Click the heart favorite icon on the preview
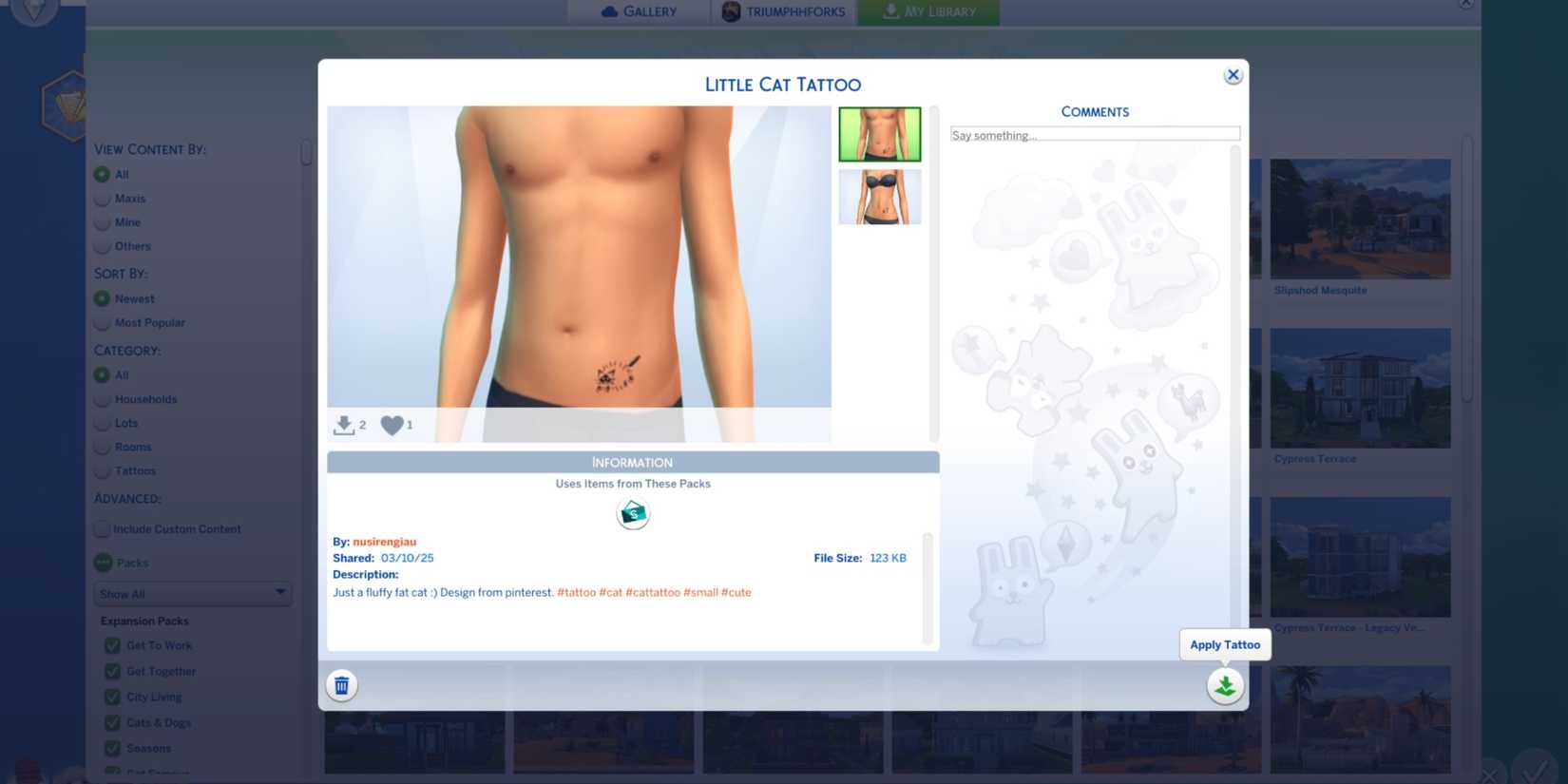The height and width of the screenshot is (784, 1568). click(x=392, y=425)
